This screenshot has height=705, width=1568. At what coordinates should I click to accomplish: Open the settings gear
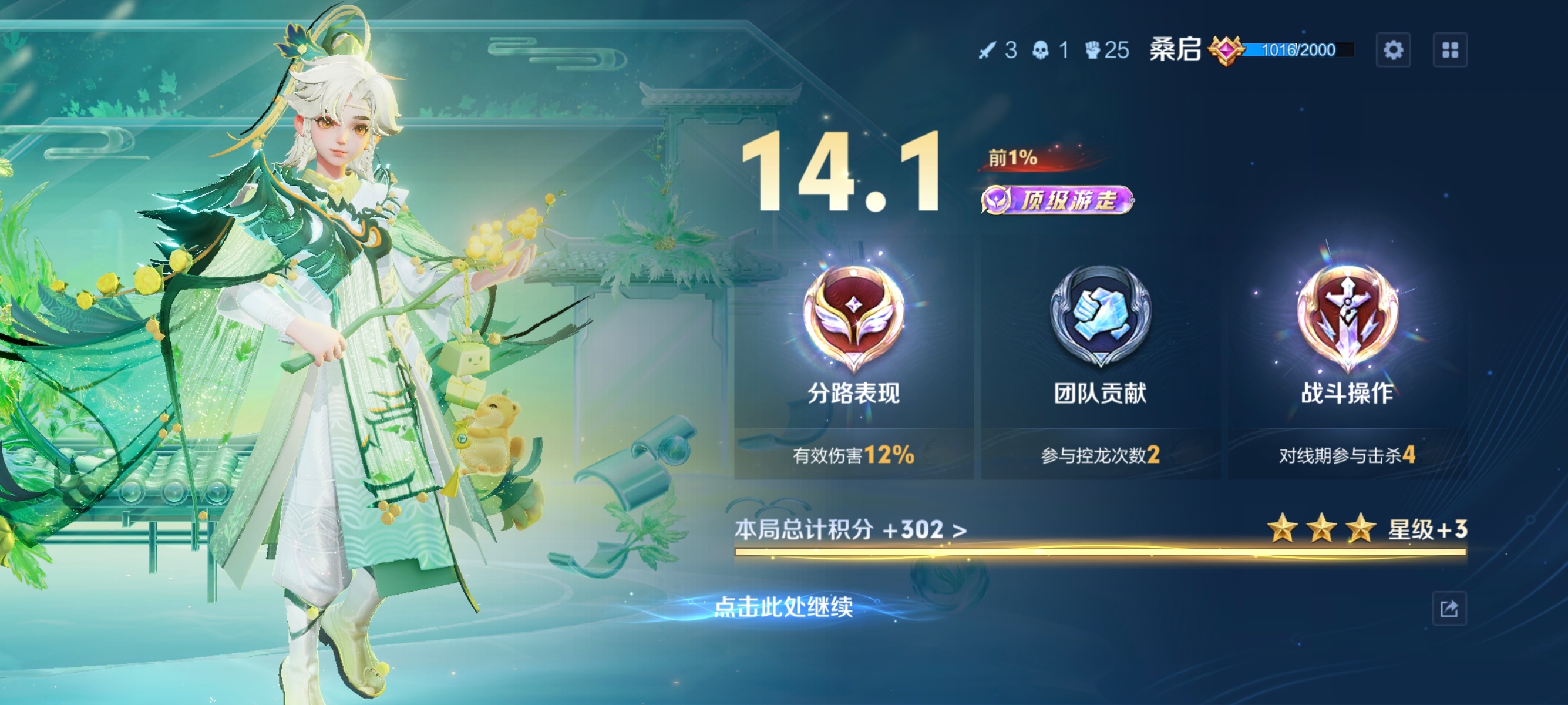tap(1395, 51)
